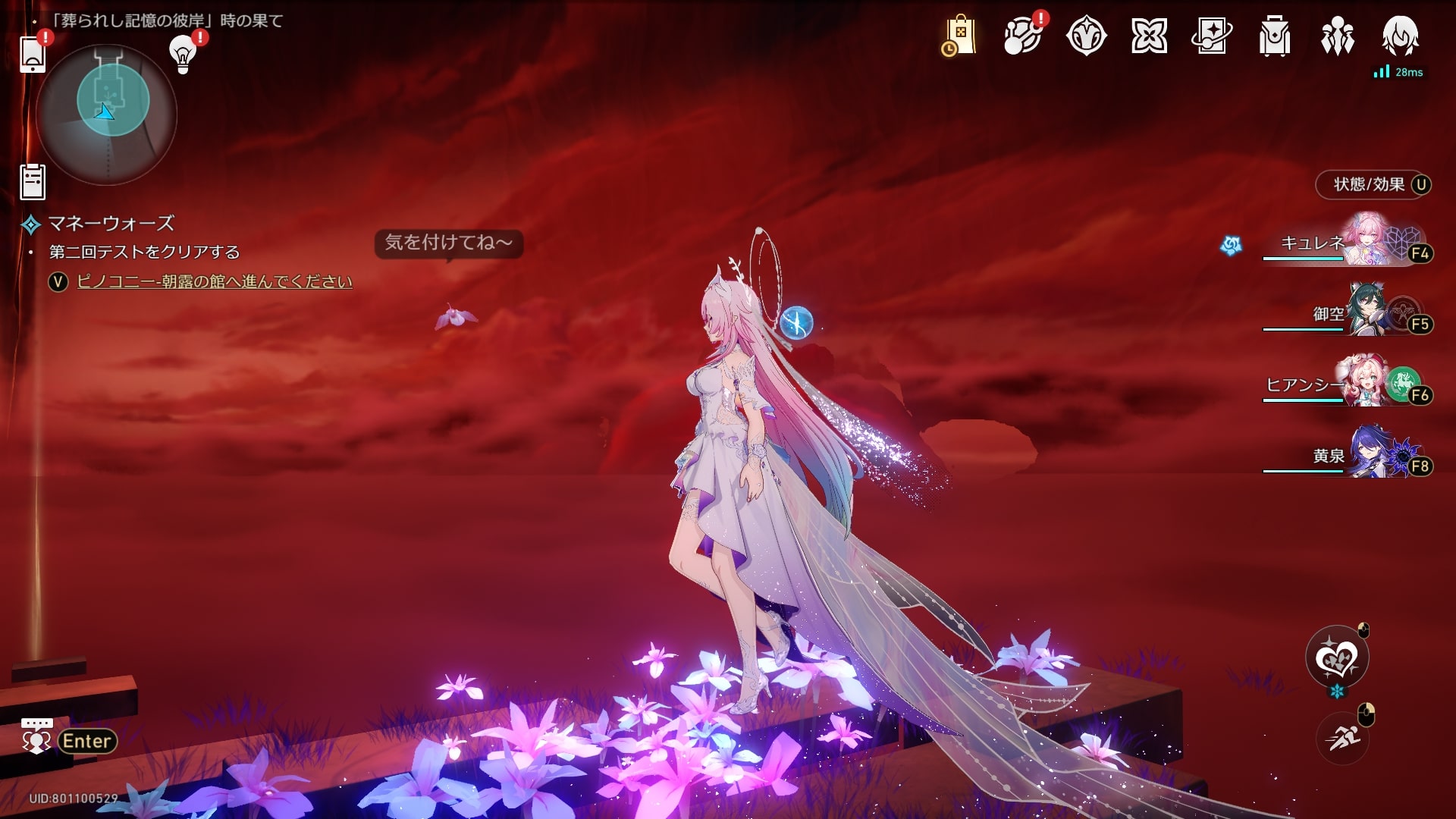This screenshot has width=1456, height=819.
Task: Open the phone menu icon
Action: (x=33, y=55)
